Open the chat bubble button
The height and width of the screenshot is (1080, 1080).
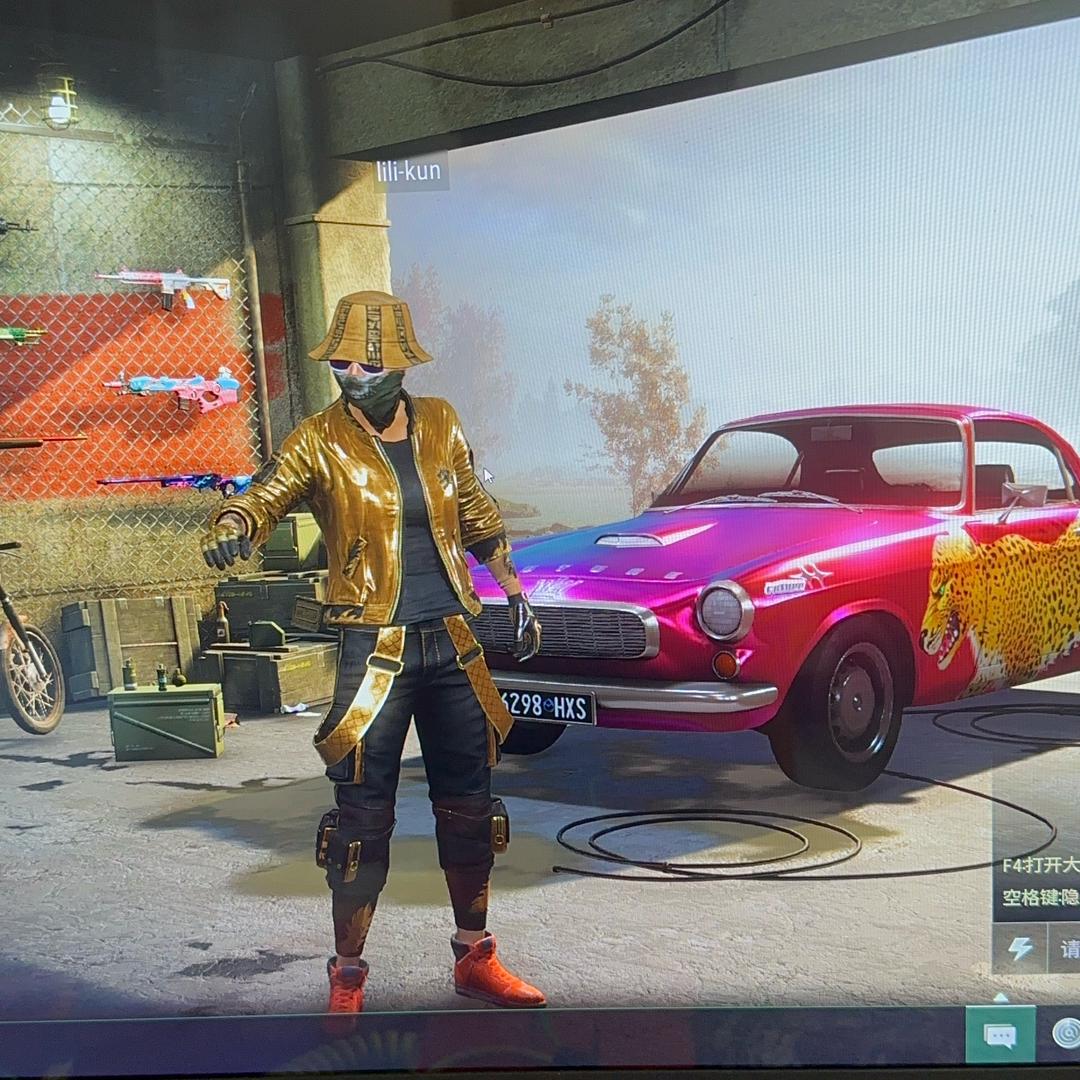1000,1034
